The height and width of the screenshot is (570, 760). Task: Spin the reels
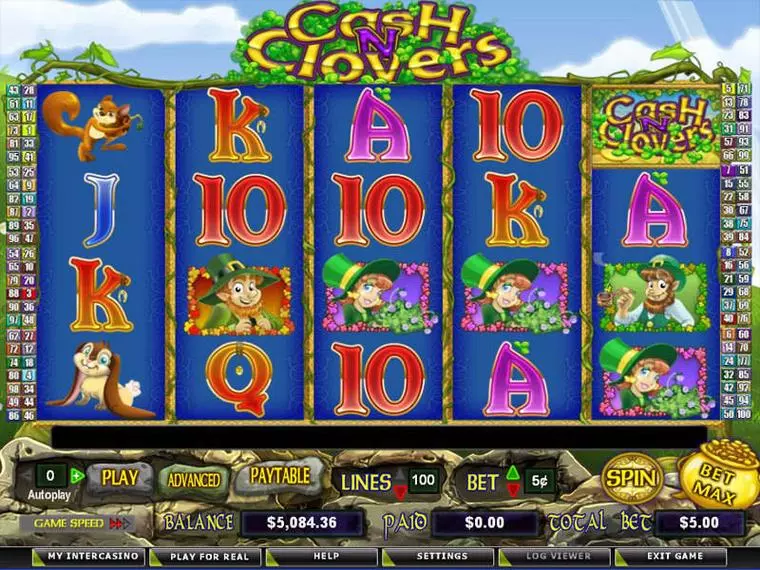pos(631,477)
